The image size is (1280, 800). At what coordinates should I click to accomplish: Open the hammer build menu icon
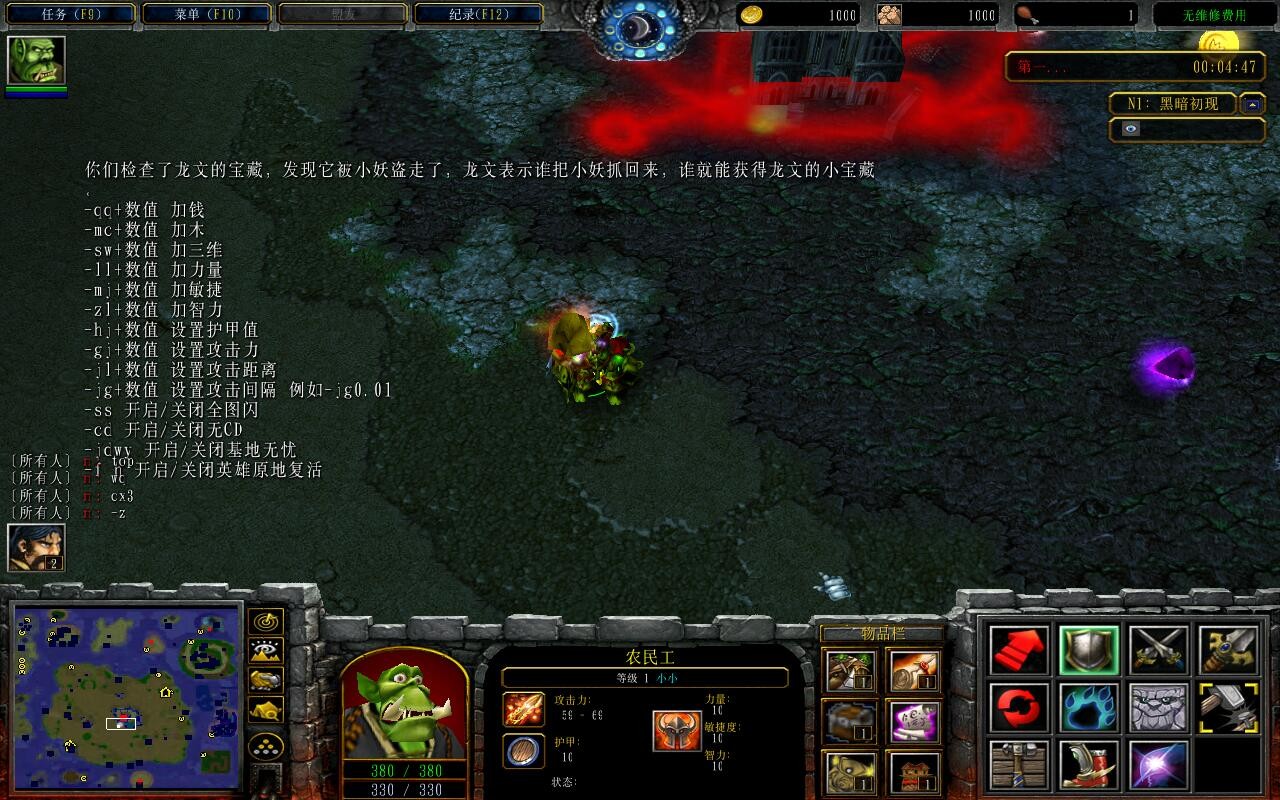[1020, 766]
